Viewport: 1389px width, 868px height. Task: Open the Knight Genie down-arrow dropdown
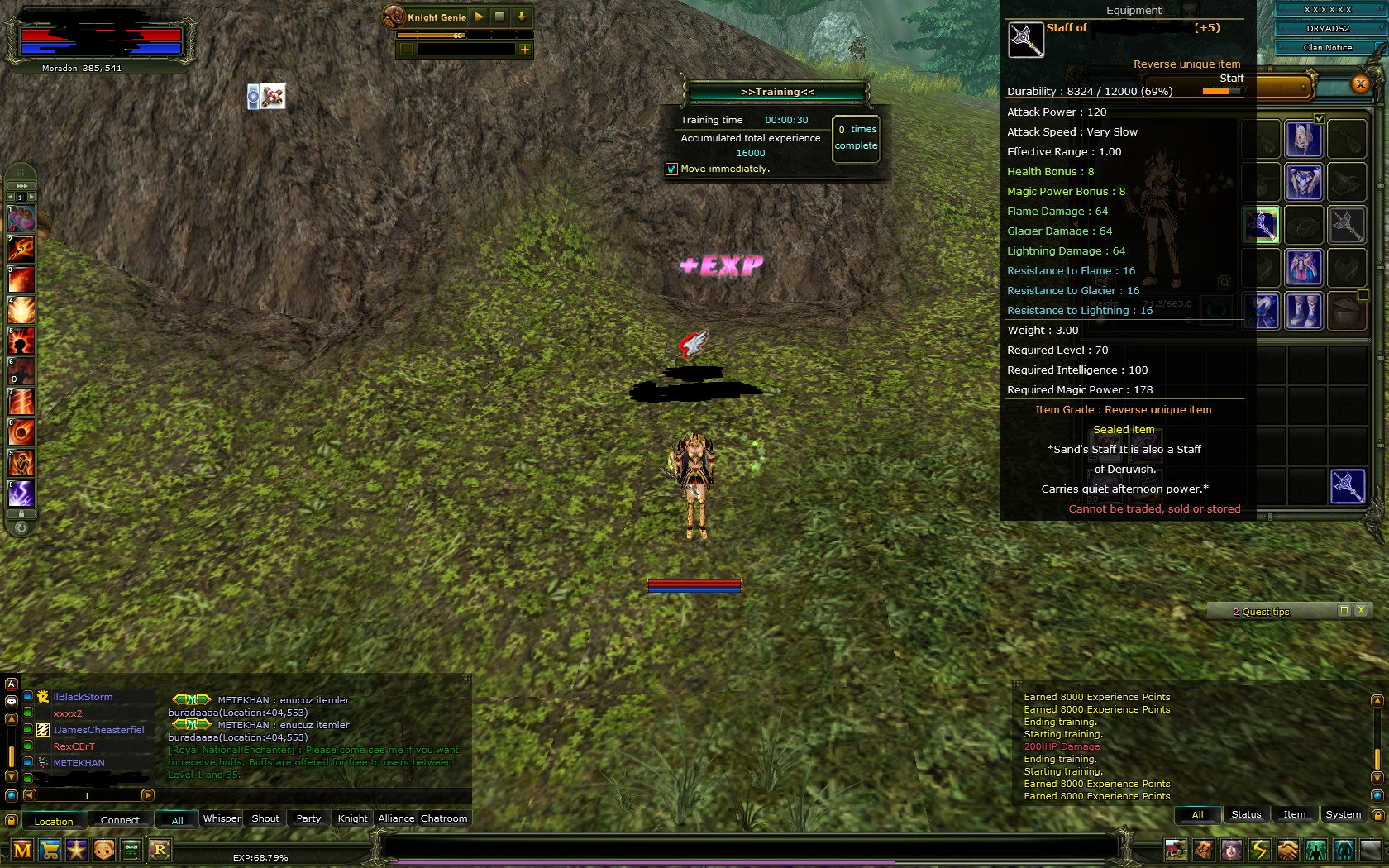point(521,17)
